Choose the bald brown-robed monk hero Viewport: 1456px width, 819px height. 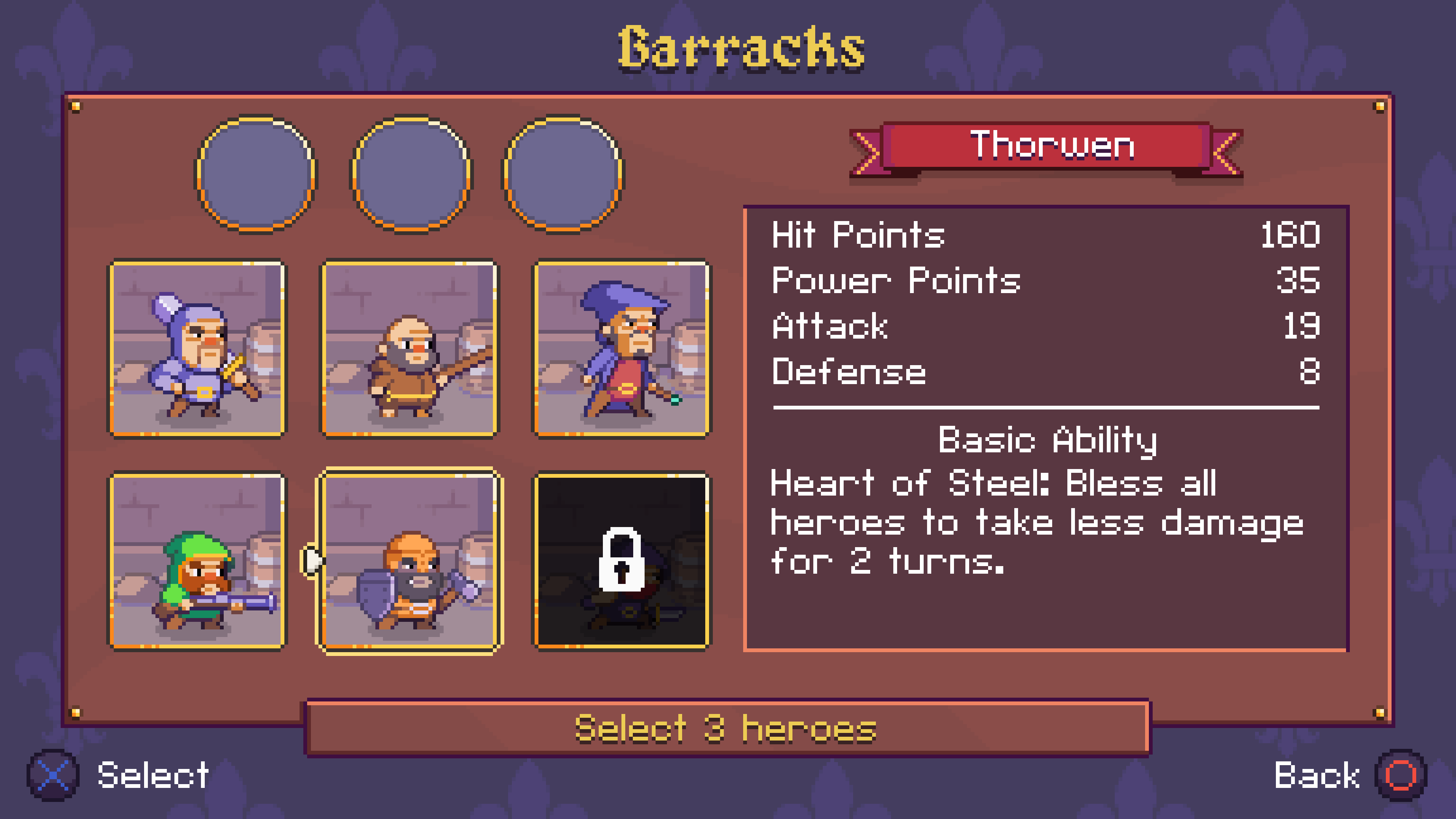(x=409, y=349)
